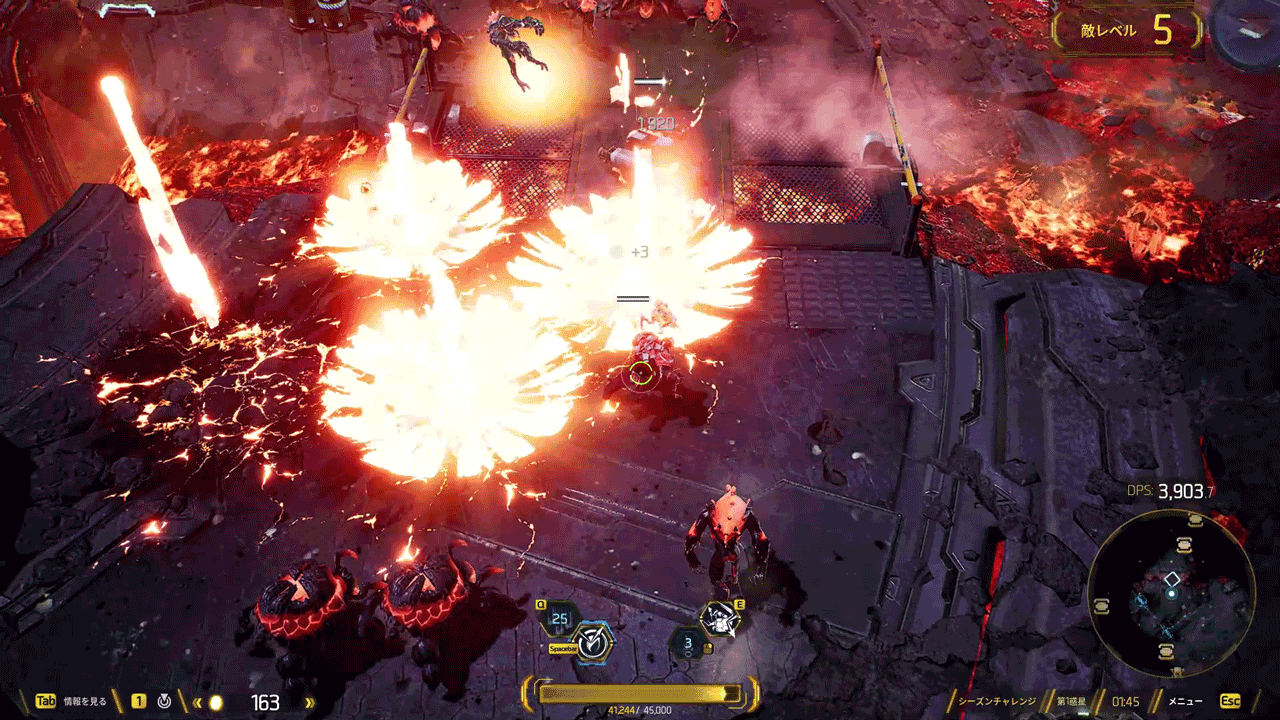Use the E ability icon

point(720,620)
